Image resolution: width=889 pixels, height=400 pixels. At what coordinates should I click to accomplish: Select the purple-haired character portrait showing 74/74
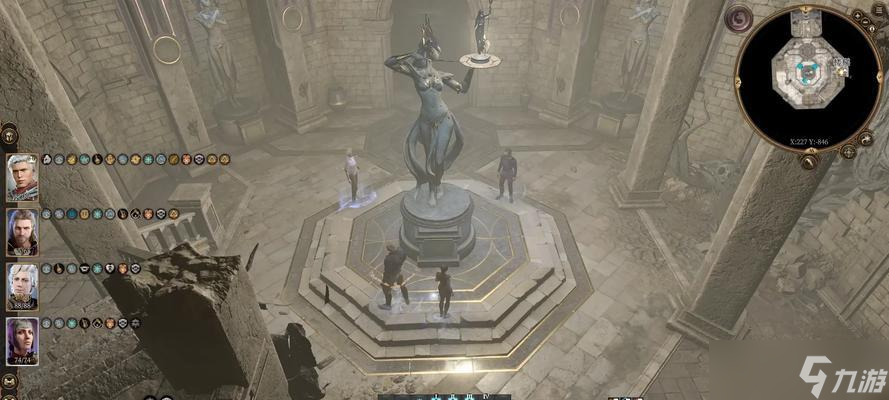tap(22, 341)
